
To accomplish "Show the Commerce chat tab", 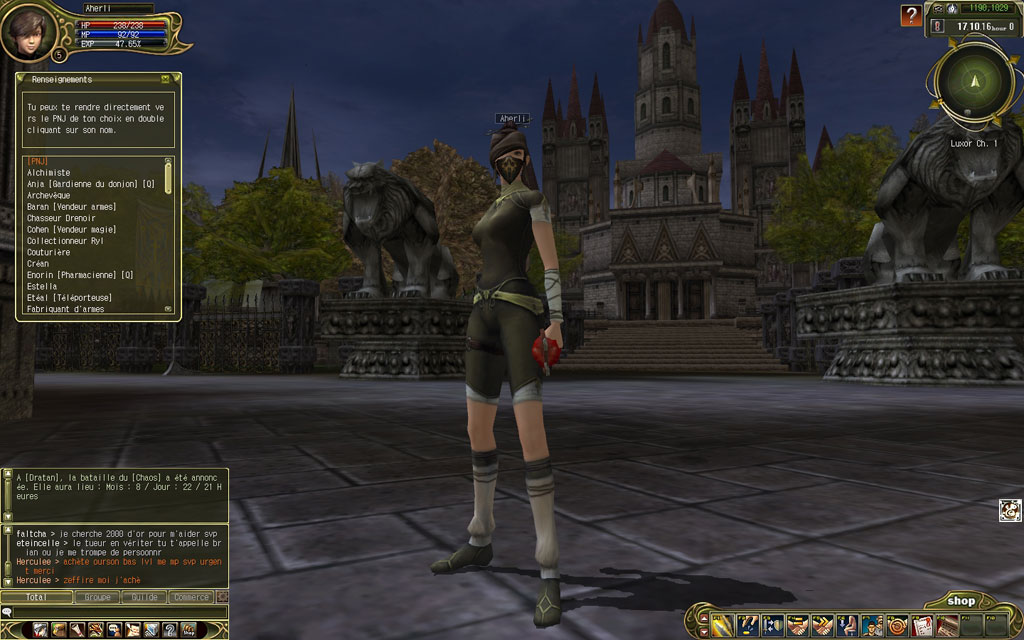I will click(x=190, y=597).
